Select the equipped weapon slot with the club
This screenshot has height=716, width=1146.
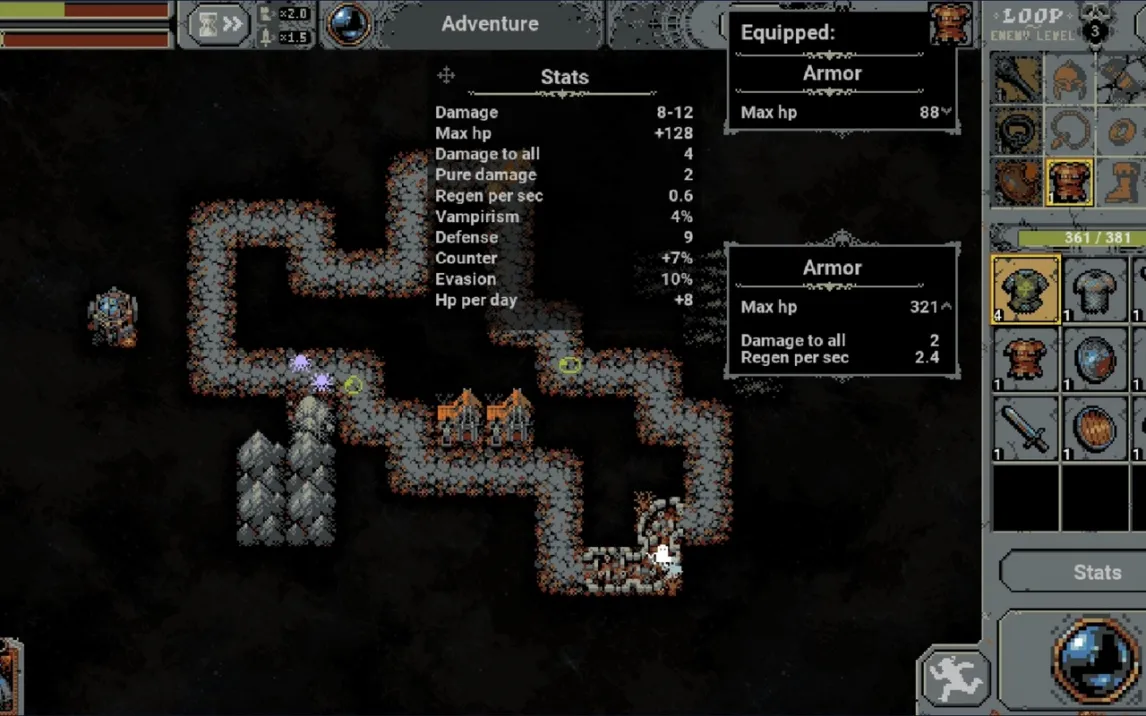[x=1019, y=78]
